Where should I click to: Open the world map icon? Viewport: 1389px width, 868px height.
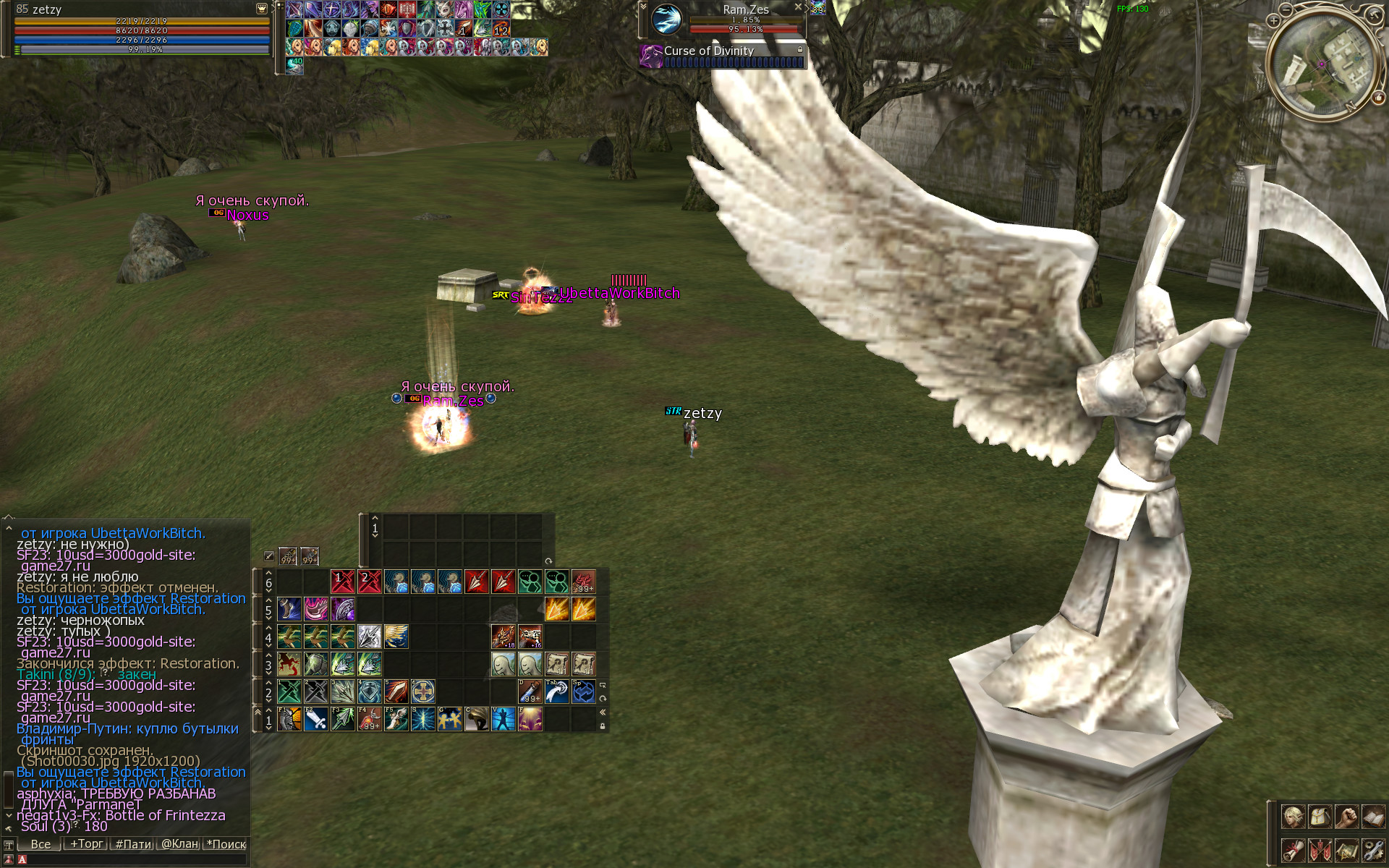(1346, 849)
